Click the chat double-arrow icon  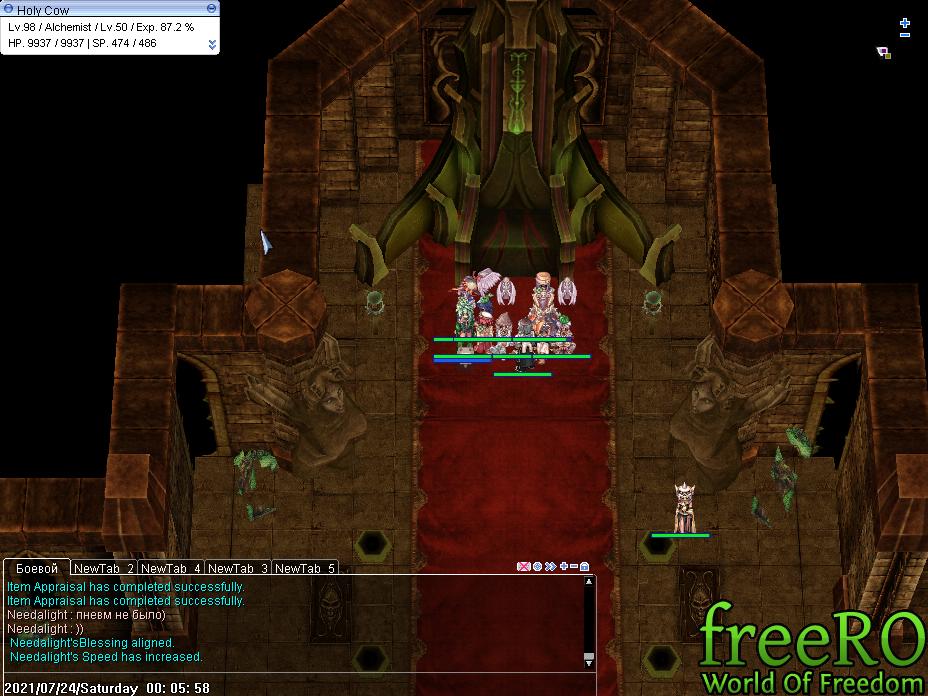pyautogui.click(x=550, y=567)
